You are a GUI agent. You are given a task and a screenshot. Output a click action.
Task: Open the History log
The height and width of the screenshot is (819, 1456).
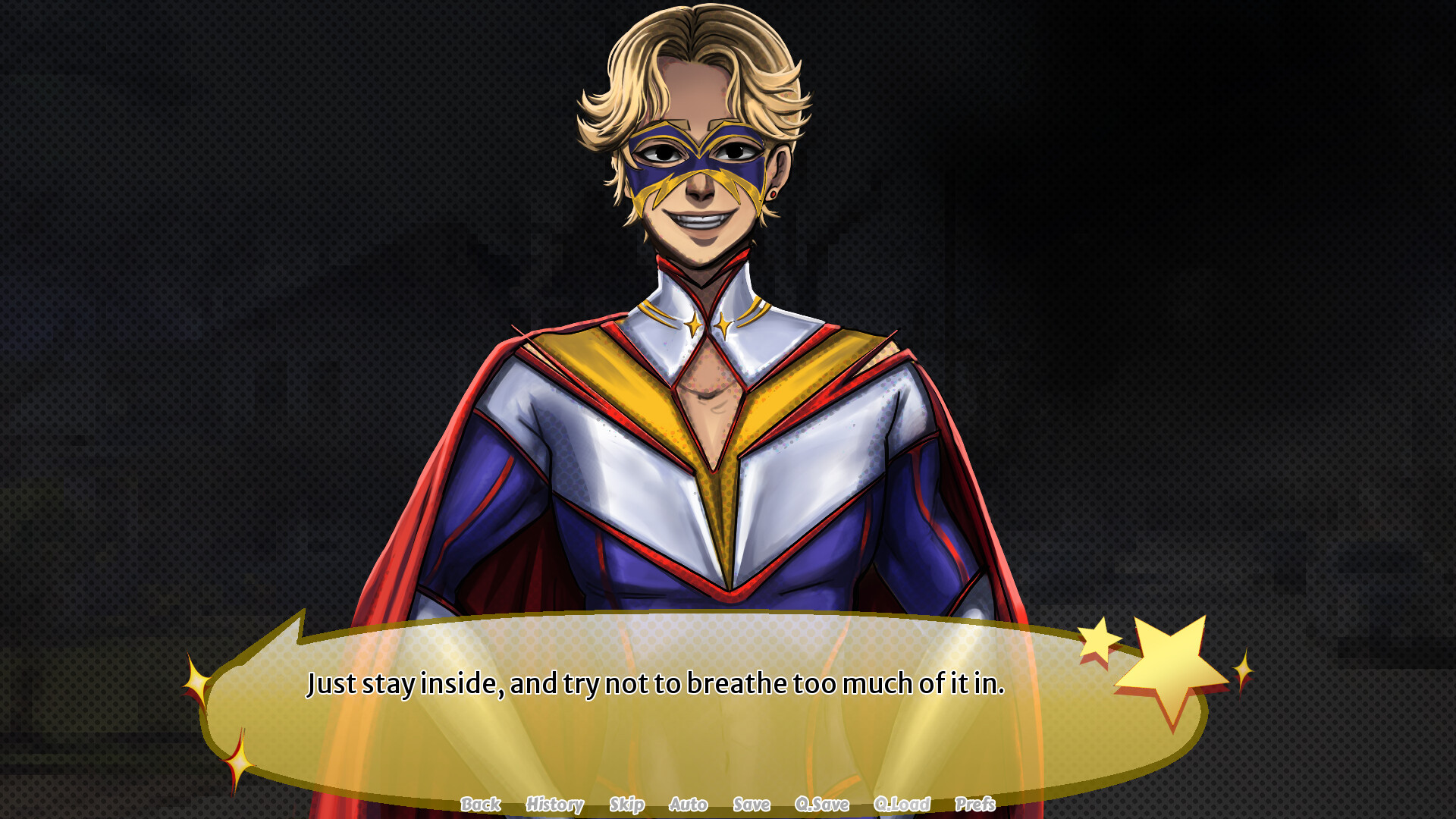point(554,805)
